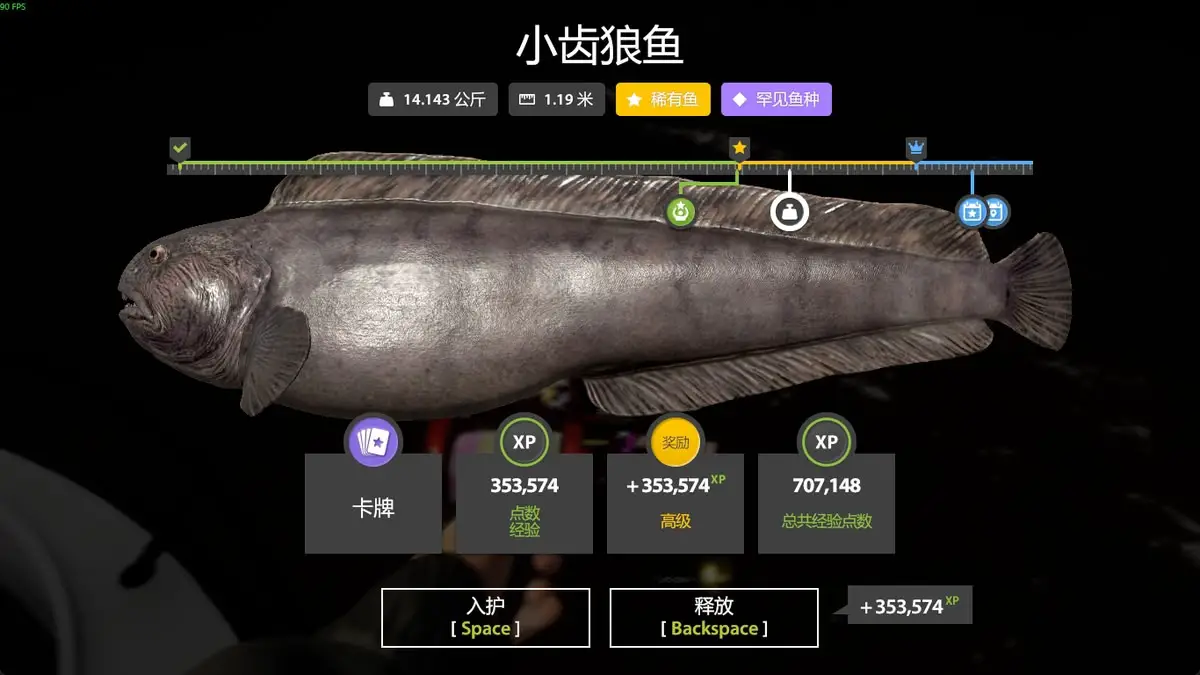The image size is (1200, 675).
Task: Click the blue crown marker on the ruler
Action: (916, 149)
